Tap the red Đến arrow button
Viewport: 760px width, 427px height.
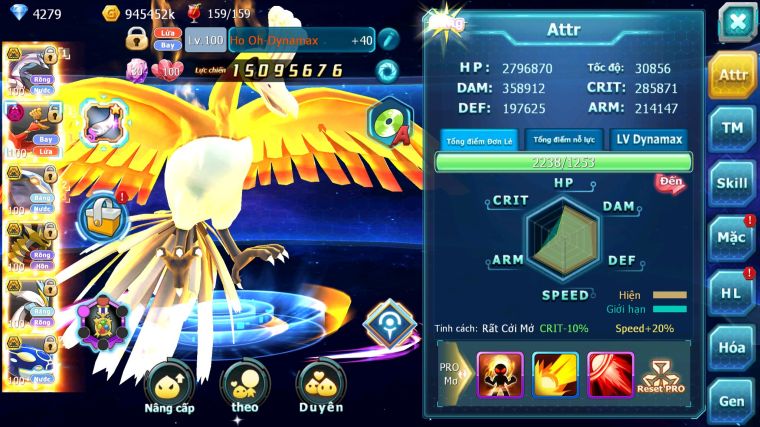pos(669,182)
